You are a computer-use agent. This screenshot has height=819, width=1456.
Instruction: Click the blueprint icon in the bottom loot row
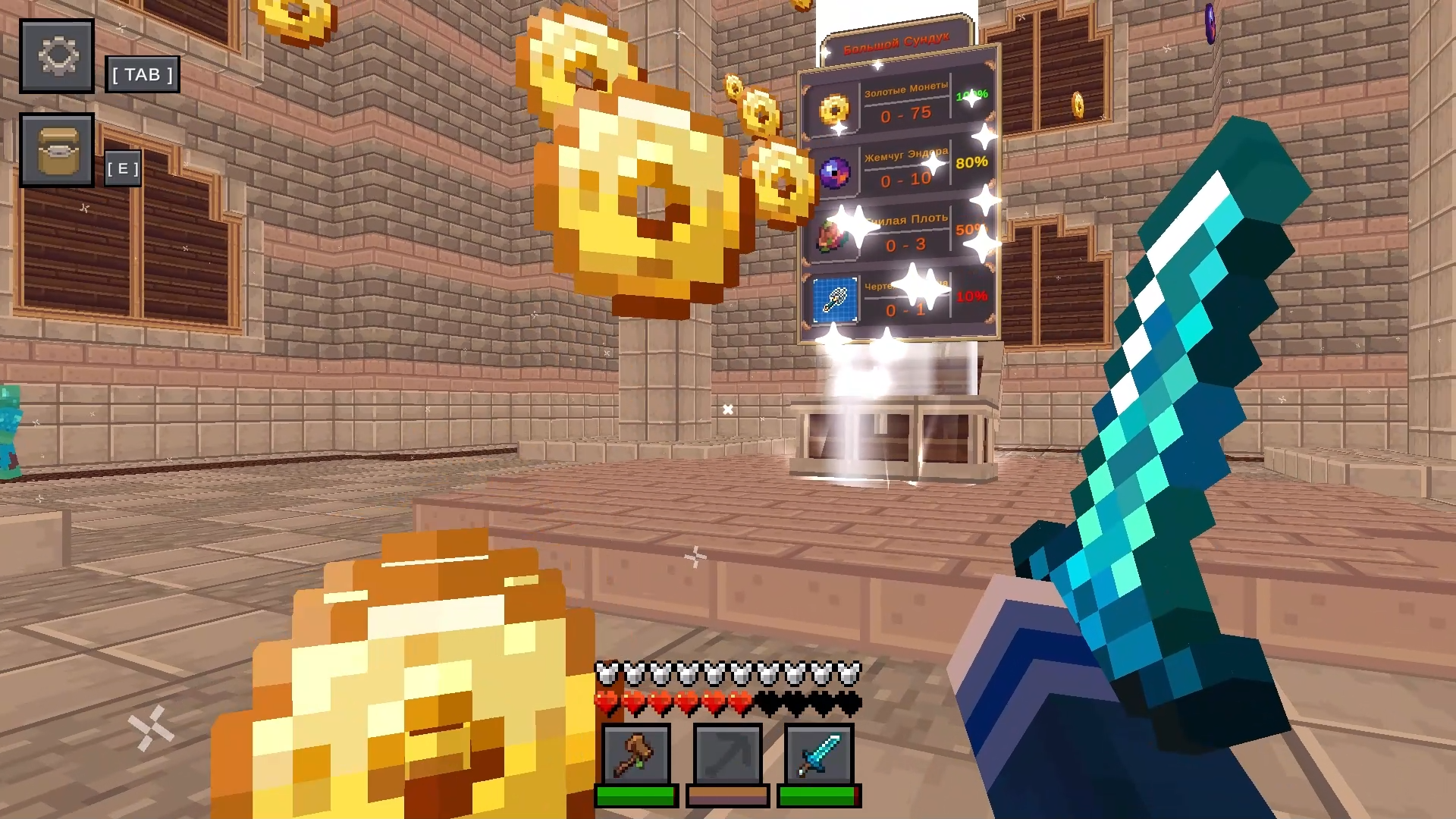pos(834,300)
